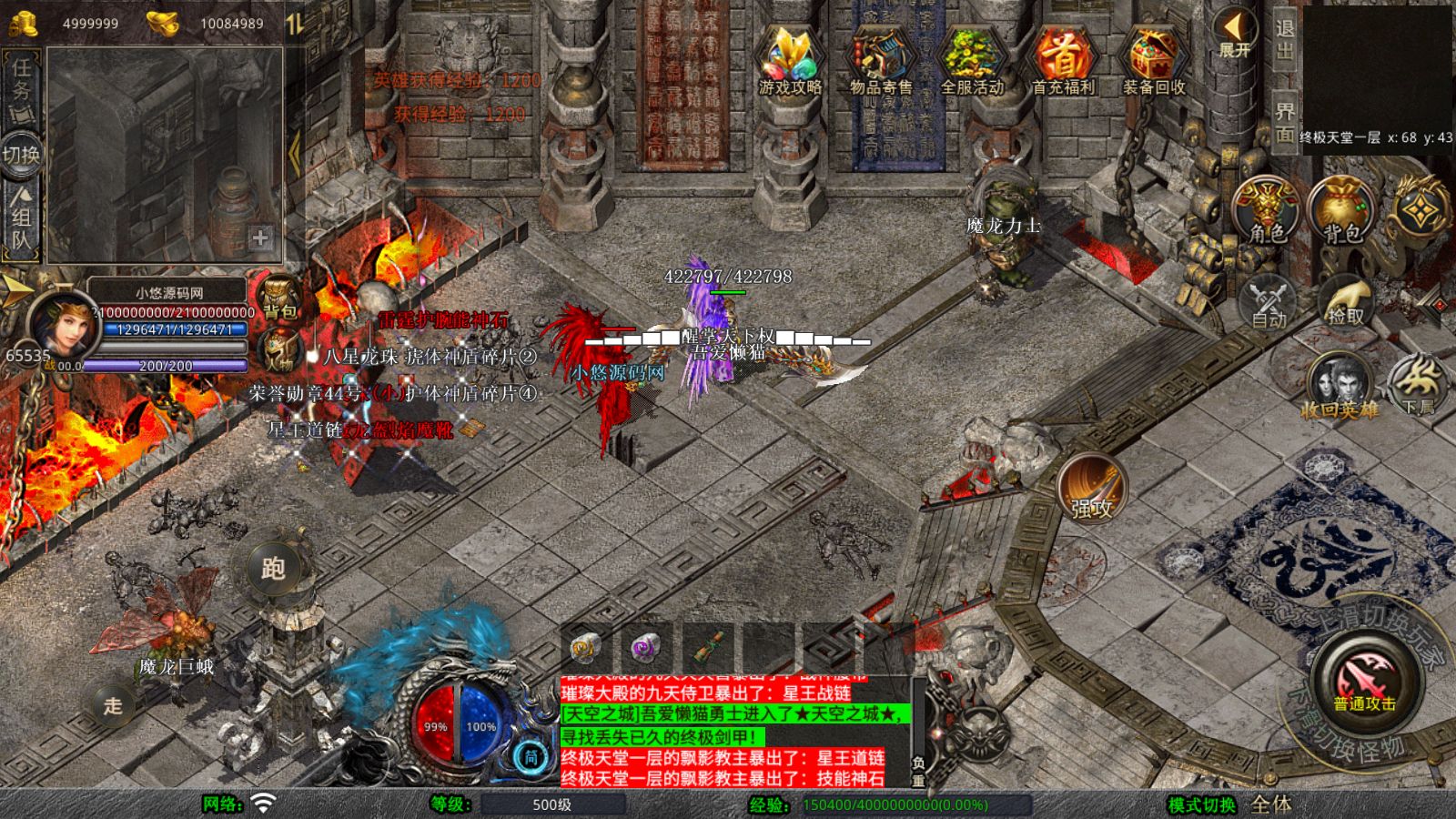Open the 物品寄售 consignment shop

click(881, 61)
